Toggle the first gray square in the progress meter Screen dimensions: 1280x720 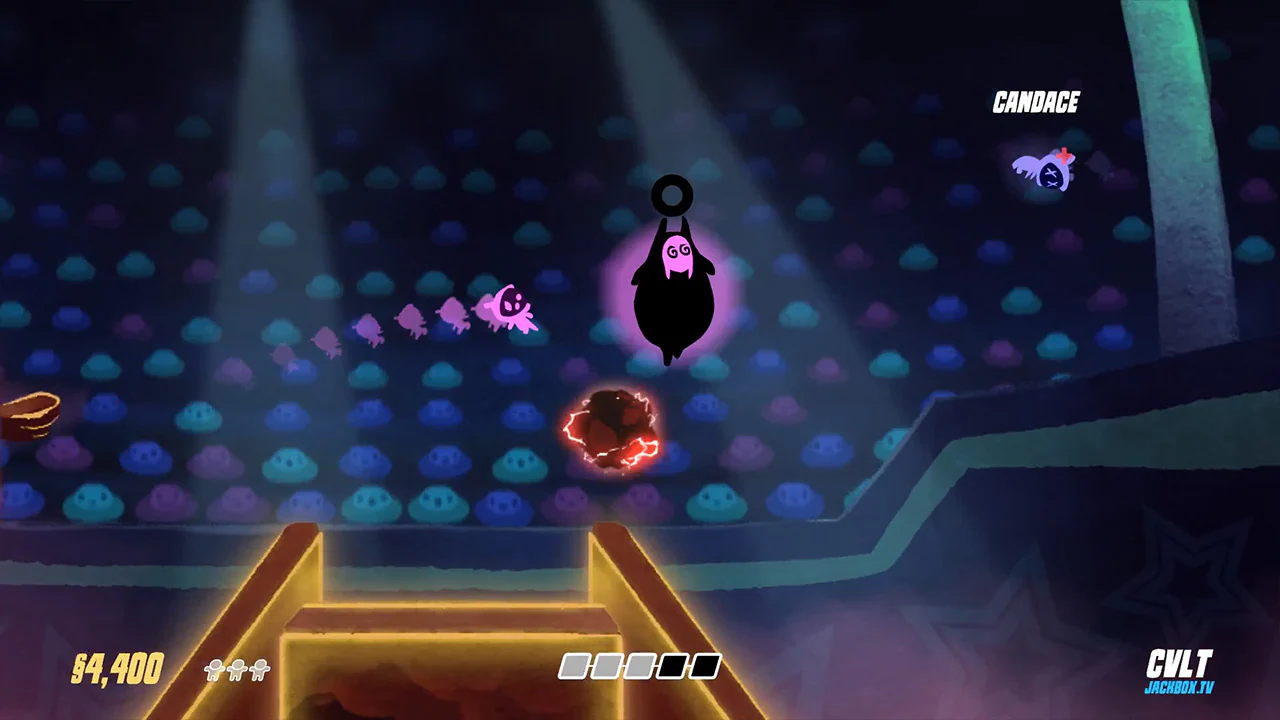click(574, 667)
